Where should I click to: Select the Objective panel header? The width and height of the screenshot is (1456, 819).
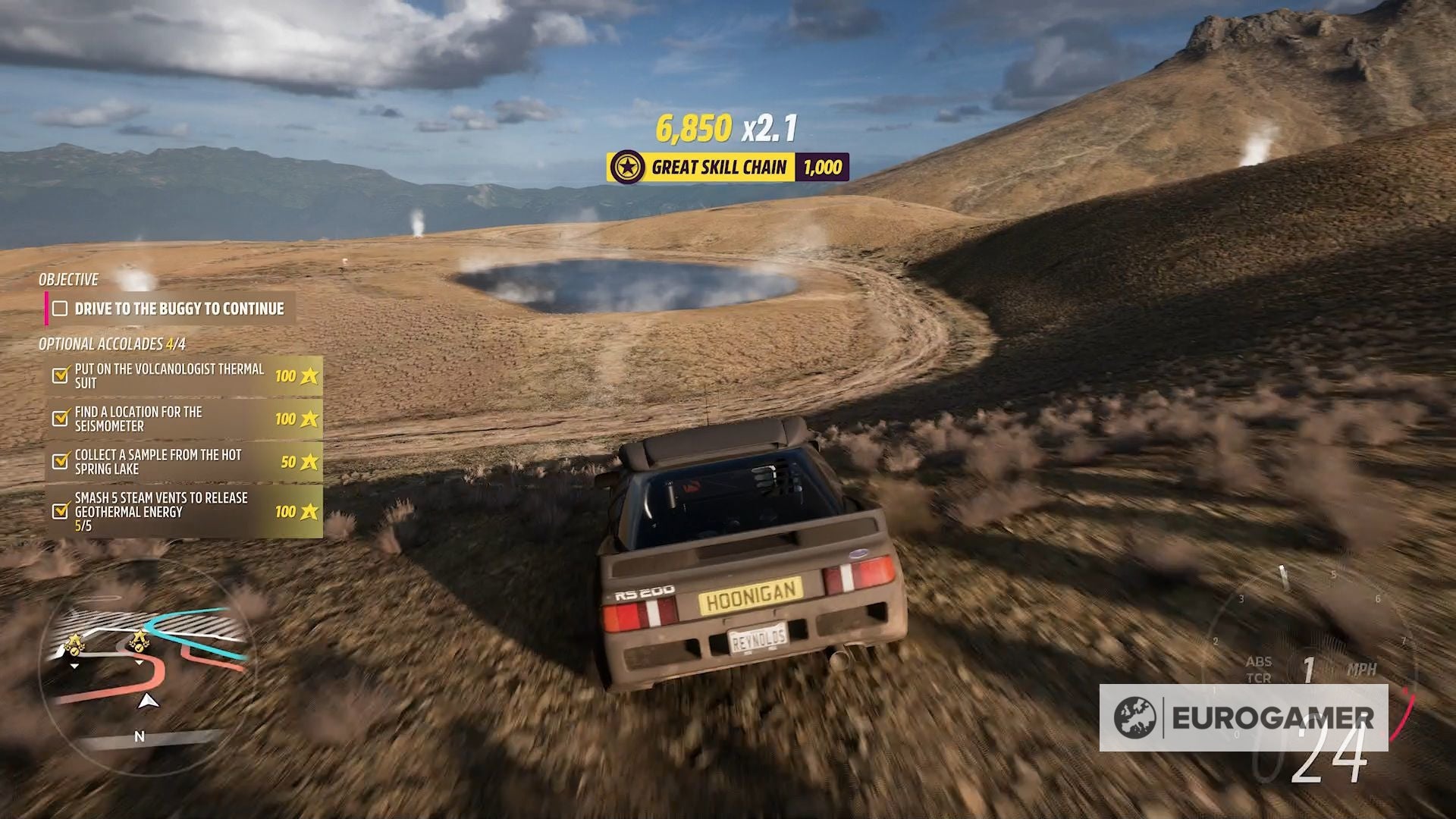pyautogui.click(x=67, y=280)
